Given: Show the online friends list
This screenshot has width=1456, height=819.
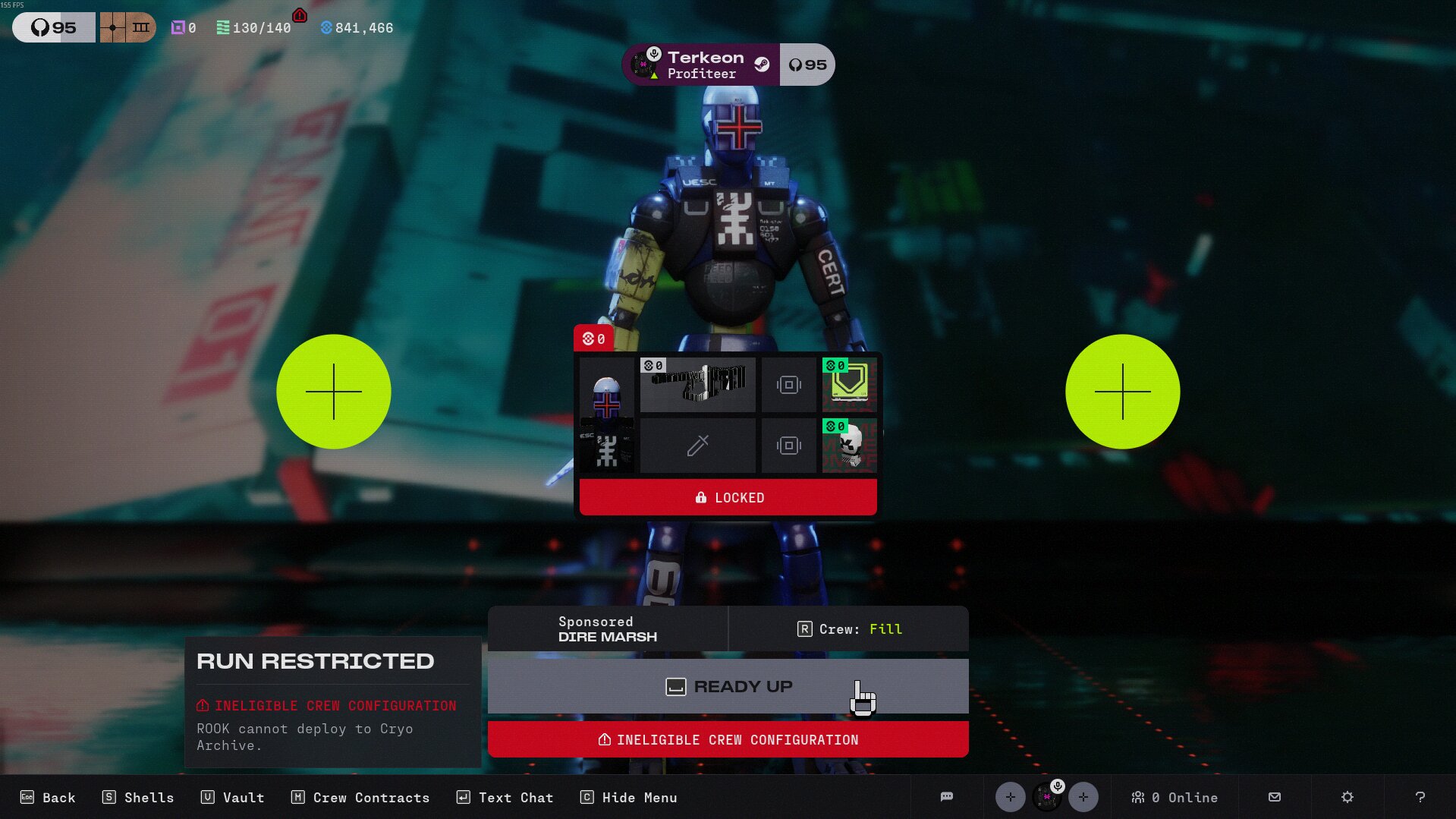Looking at the screenshot, I should click(x=1174, y=798).
